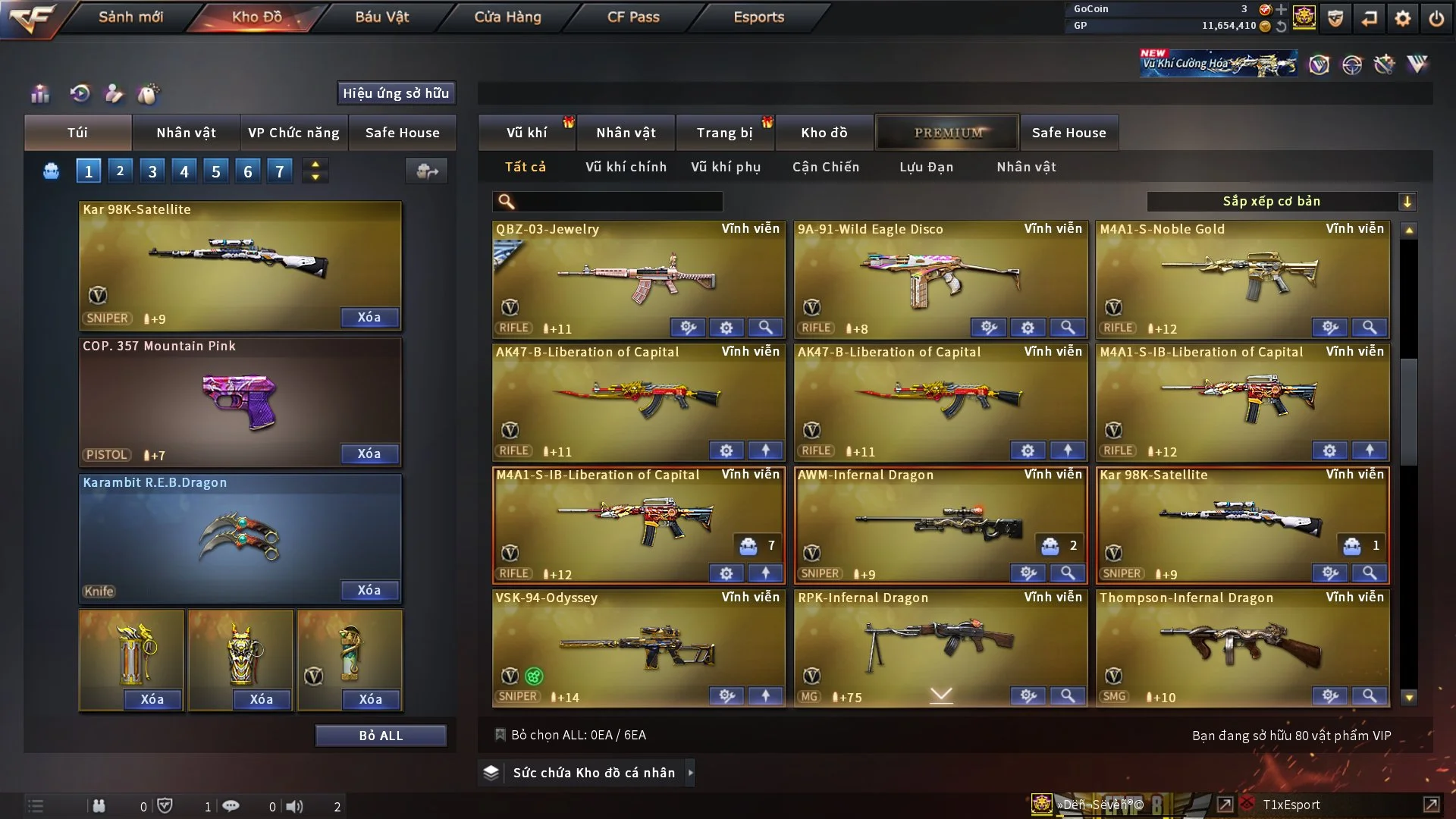
Task: Click the power exit icon
Action: [1436, 18]
